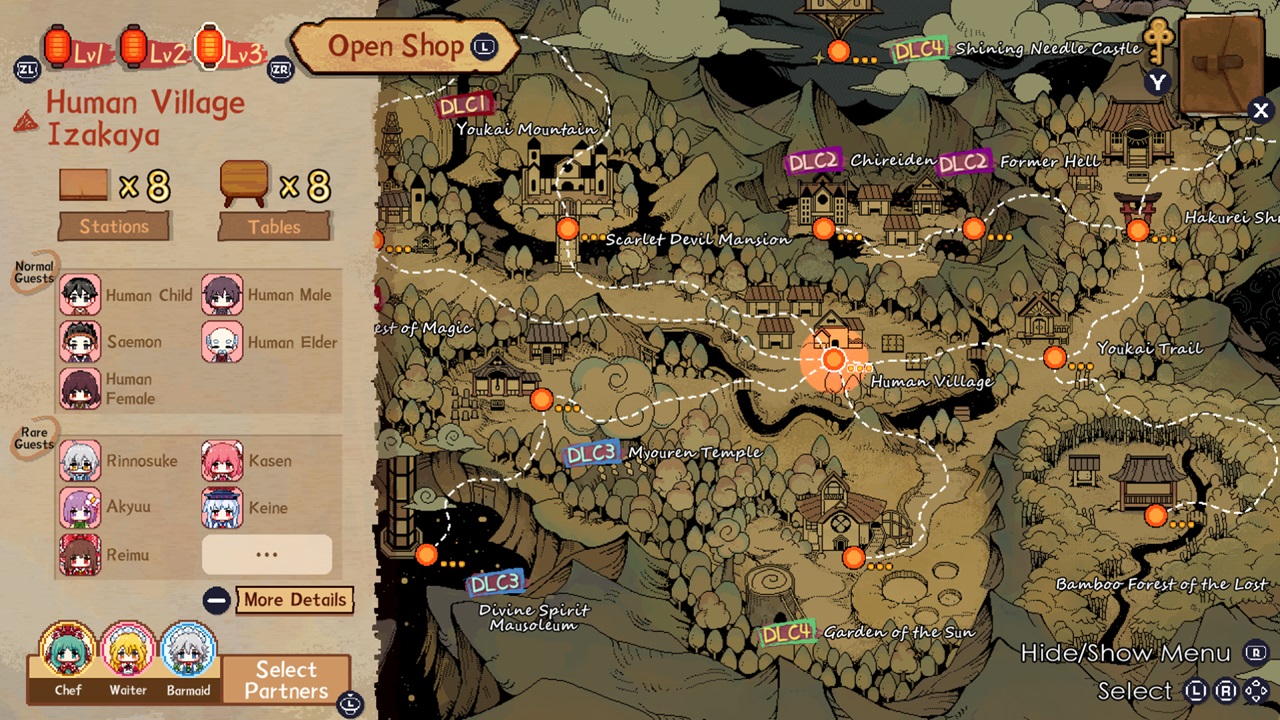1280x720 pixels.
Task: Select the Waiter partner icon
Action: coord(127,651)
